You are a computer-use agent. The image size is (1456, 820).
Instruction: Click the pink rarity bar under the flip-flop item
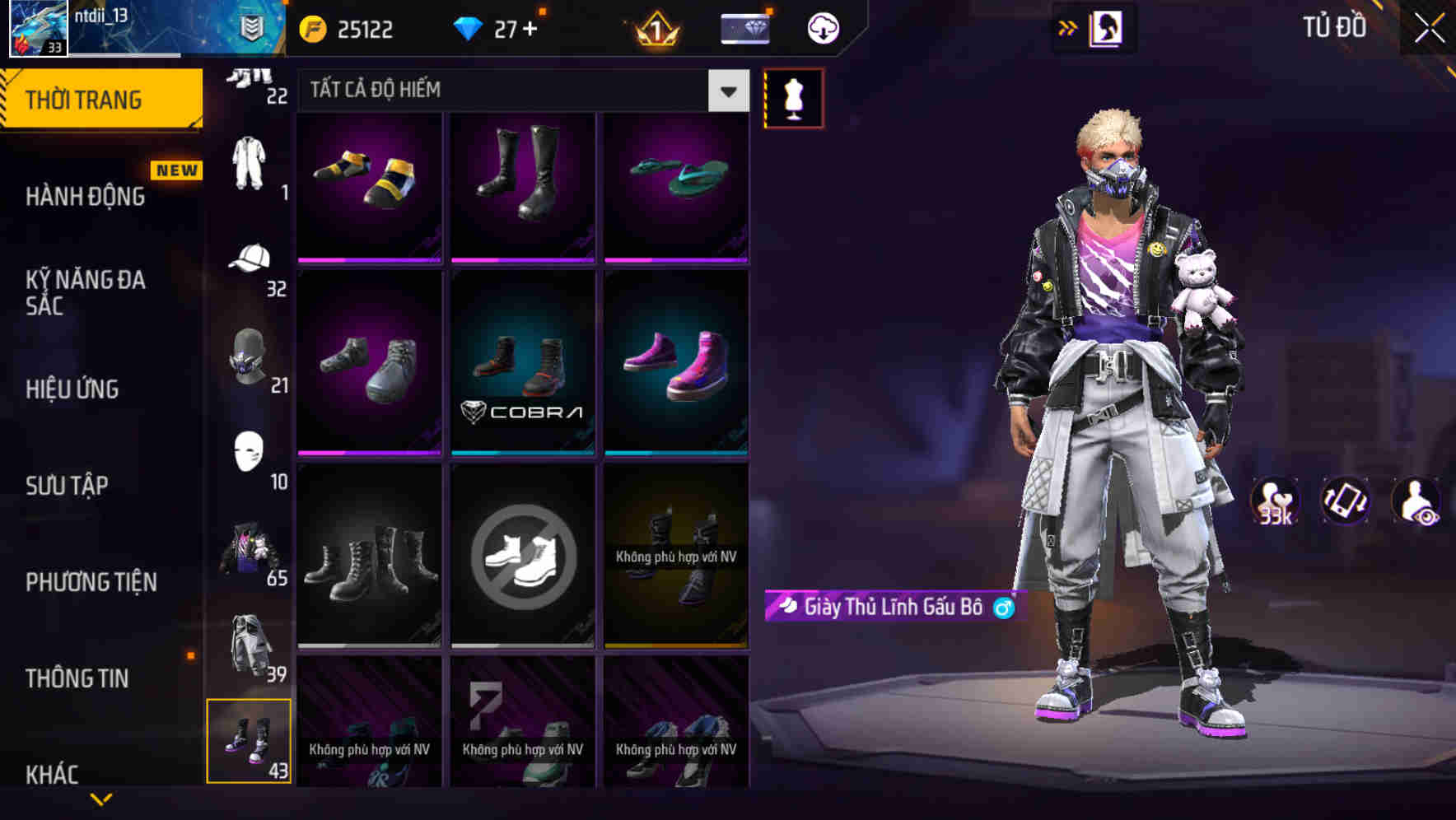677,259
